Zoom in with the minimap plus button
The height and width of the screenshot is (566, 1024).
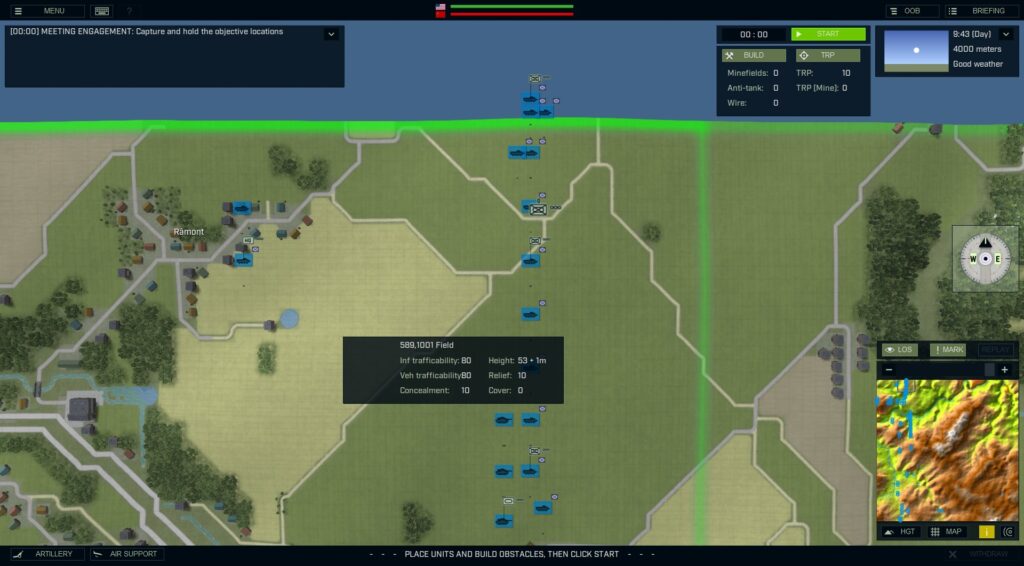click(1005, 370)
